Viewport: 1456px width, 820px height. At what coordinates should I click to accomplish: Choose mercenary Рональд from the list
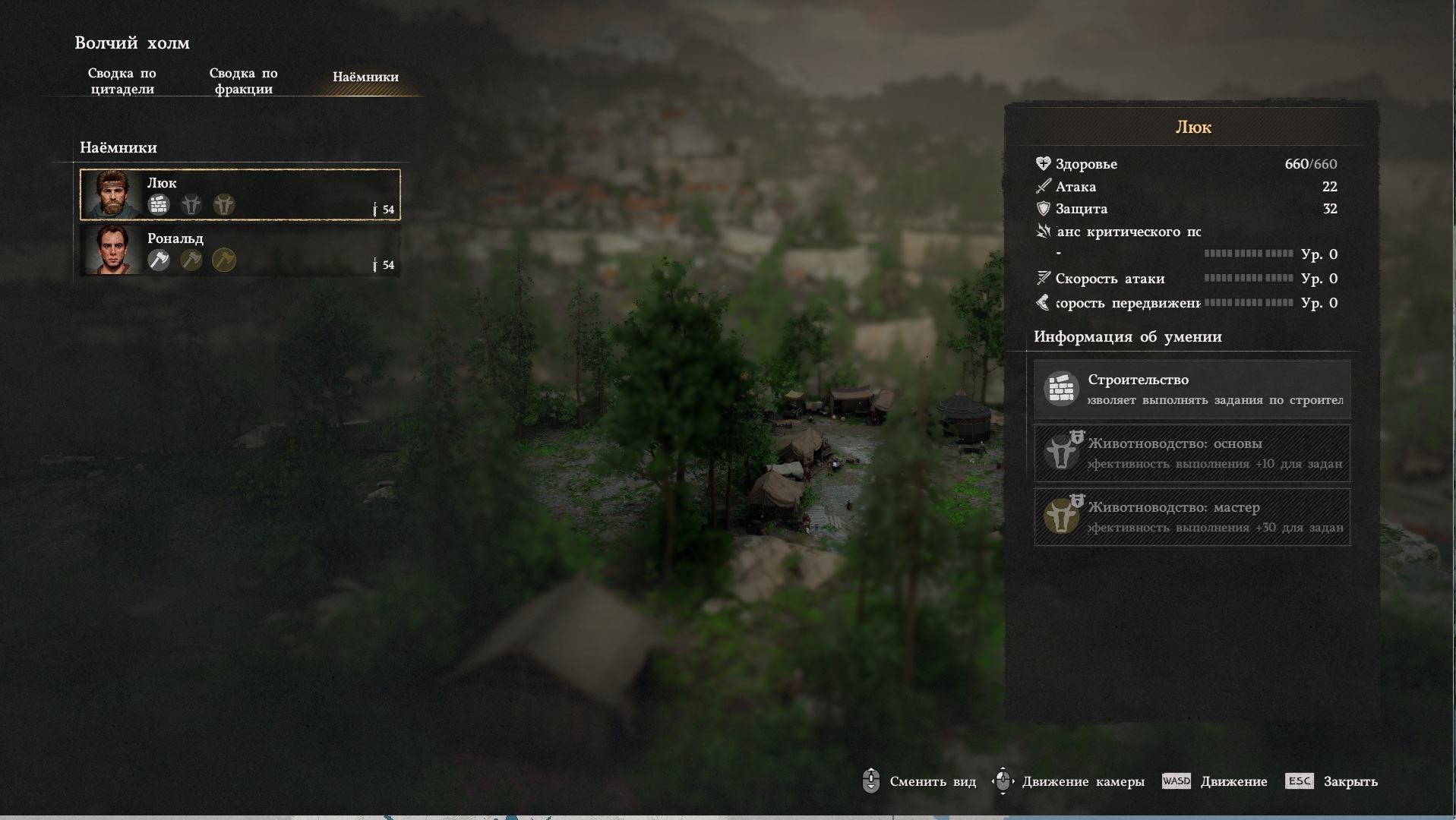click(x=240, y=250)
